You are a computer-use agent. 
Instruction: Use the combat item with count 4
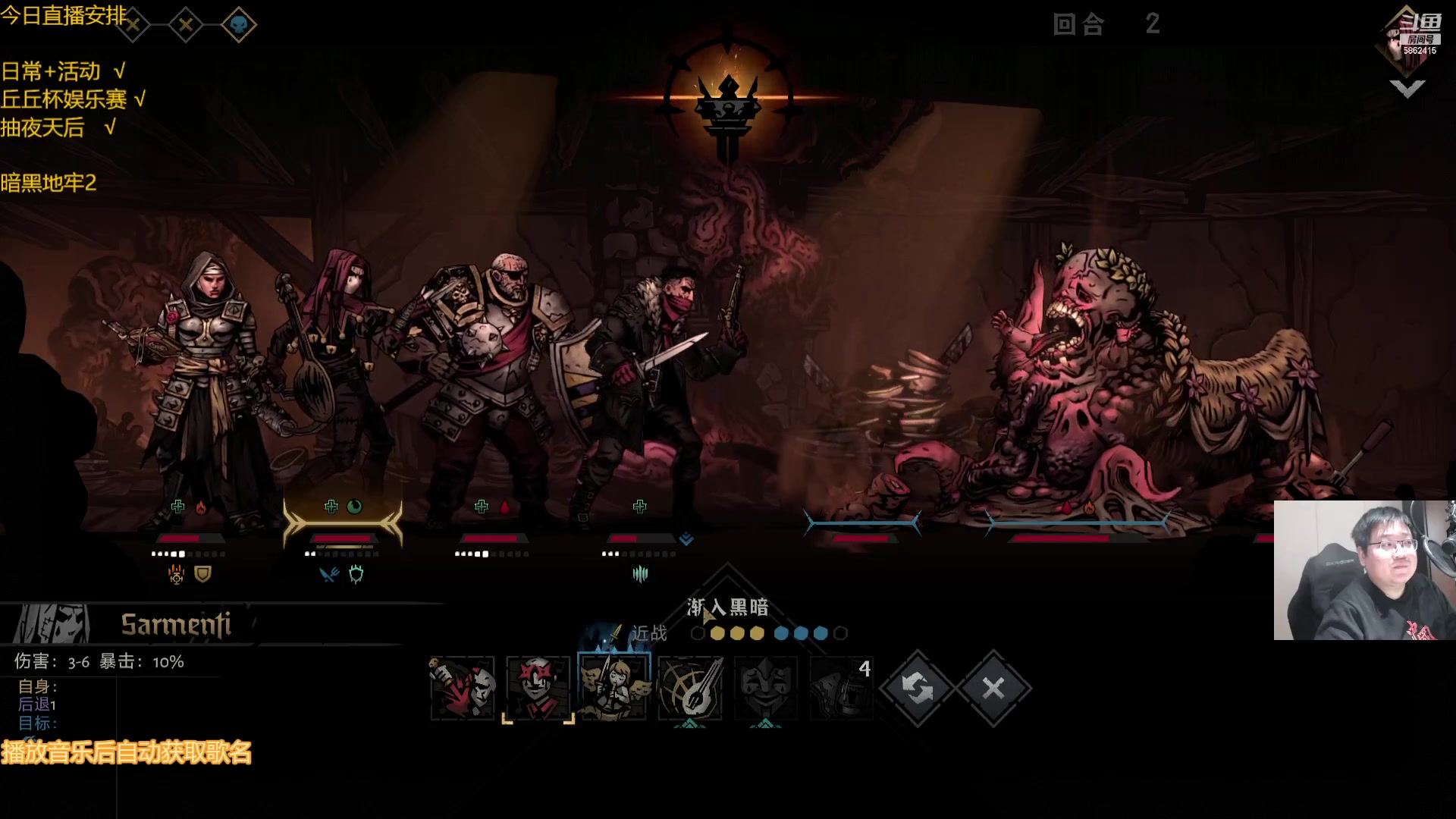coord(842,688)
